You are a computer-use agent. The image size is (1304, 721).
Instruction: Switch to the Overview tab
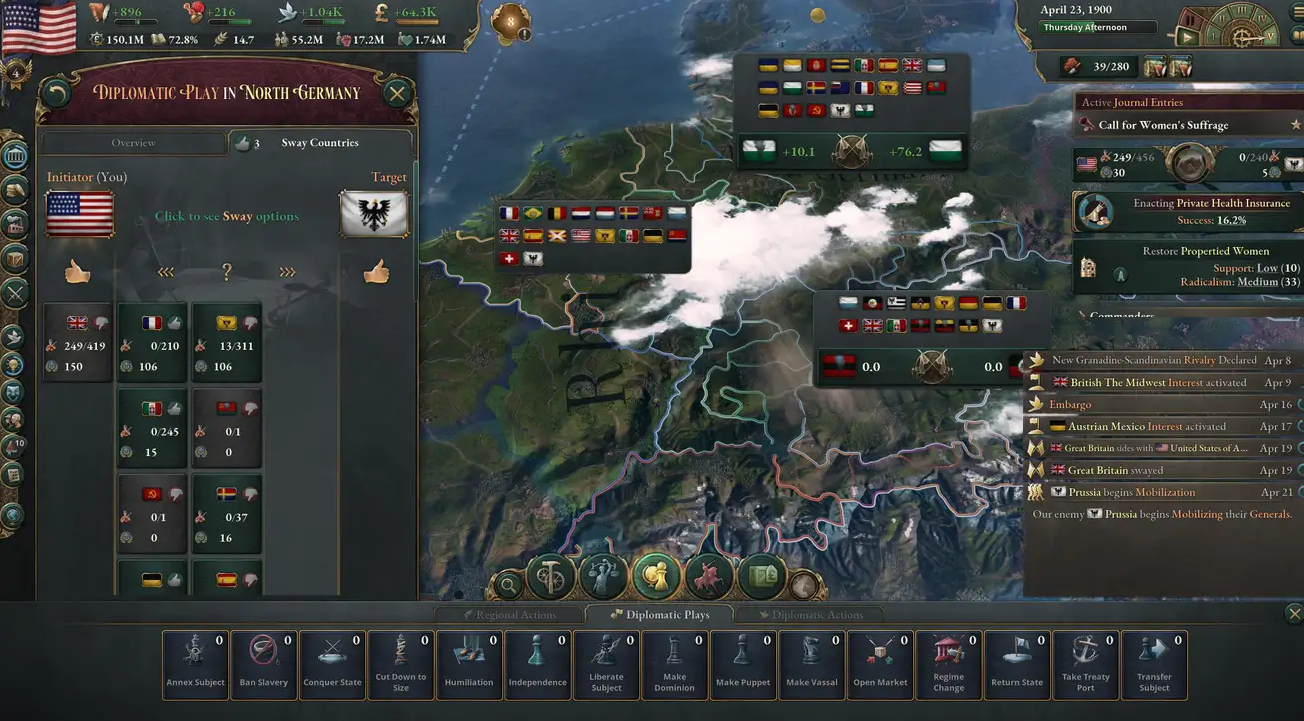[135, 143]
